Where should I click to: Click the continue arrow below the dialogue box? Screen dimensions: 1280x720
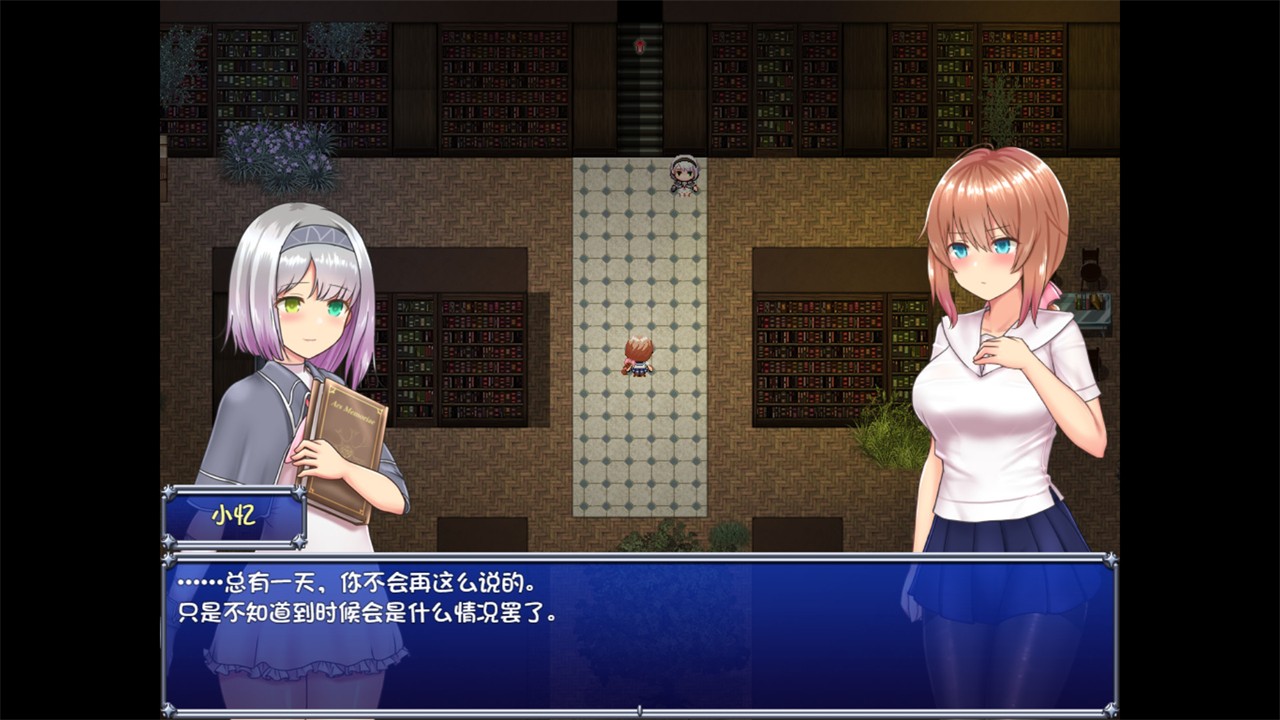click(638, 708)
